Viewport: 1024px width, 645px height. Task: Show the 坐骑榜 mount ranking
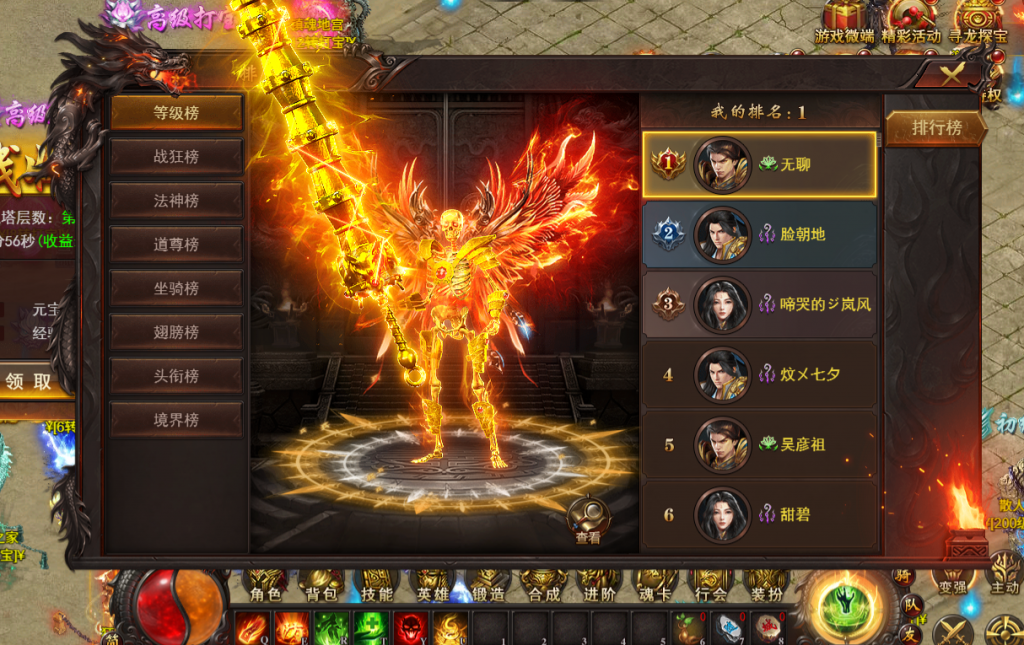click(176, 288)
